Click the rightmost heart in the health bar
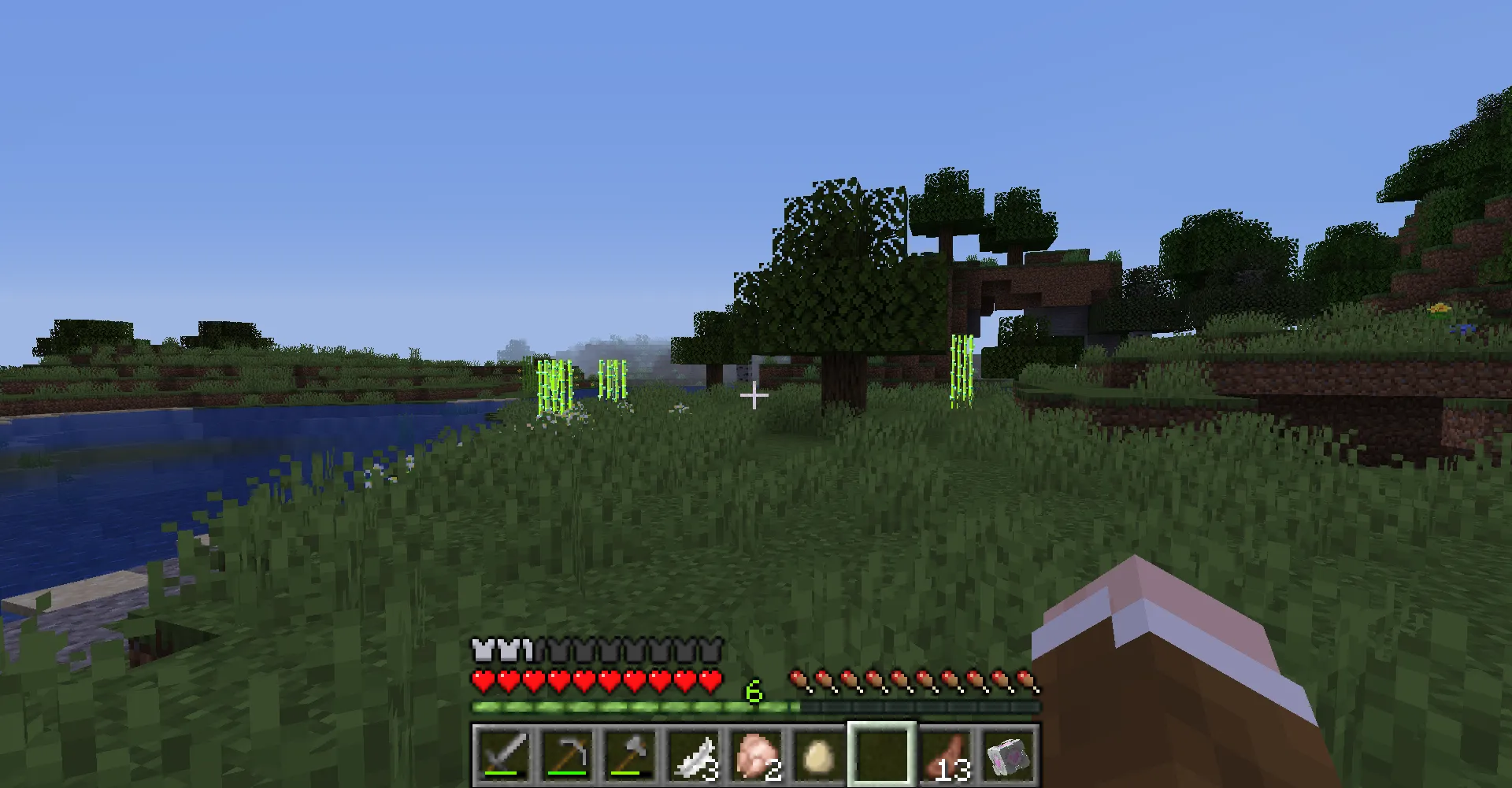1512x788 pixels. [710, 680]
